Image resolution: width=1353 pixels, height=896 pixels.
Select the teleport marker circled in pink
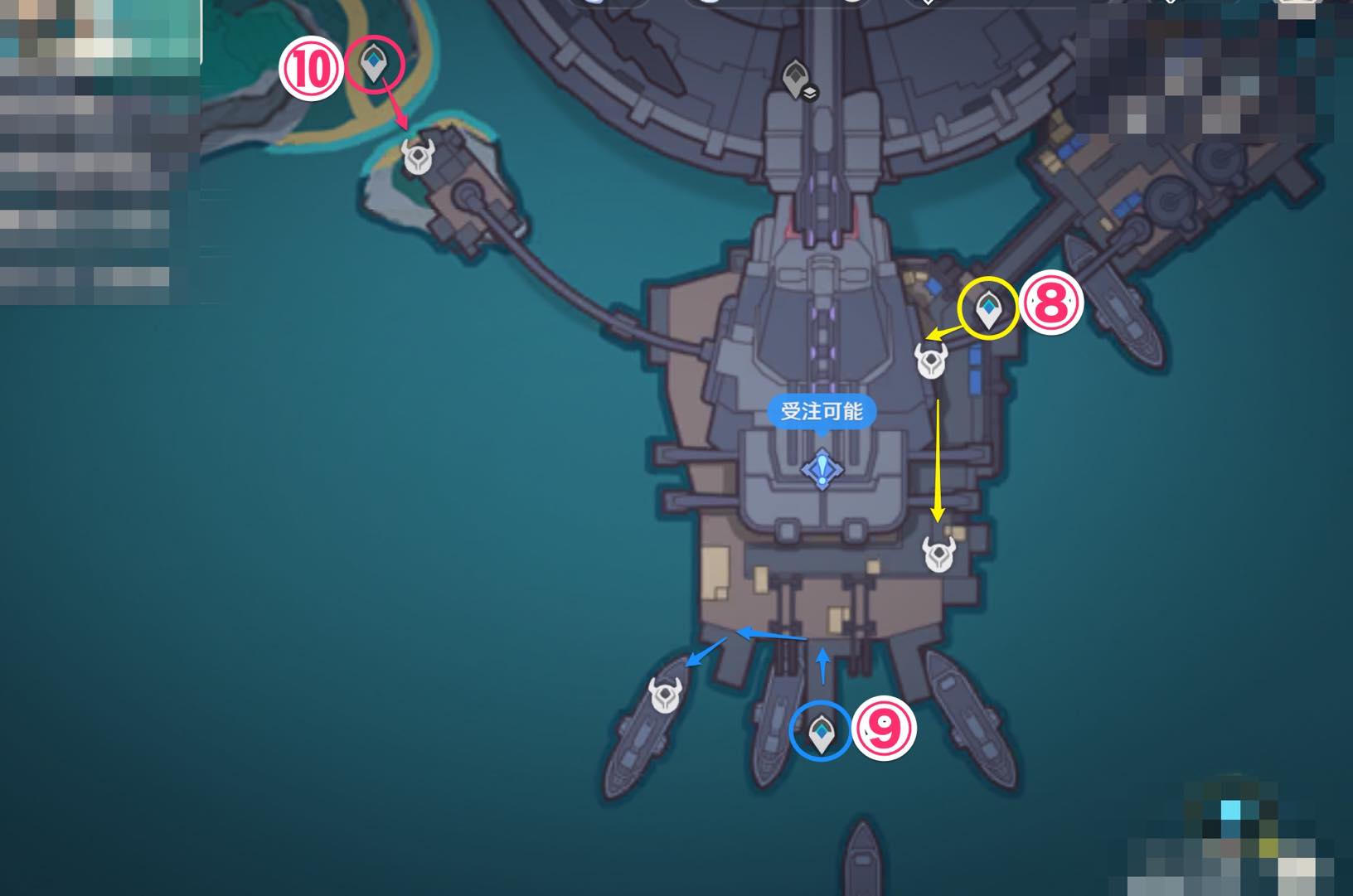tap(374, 62)
